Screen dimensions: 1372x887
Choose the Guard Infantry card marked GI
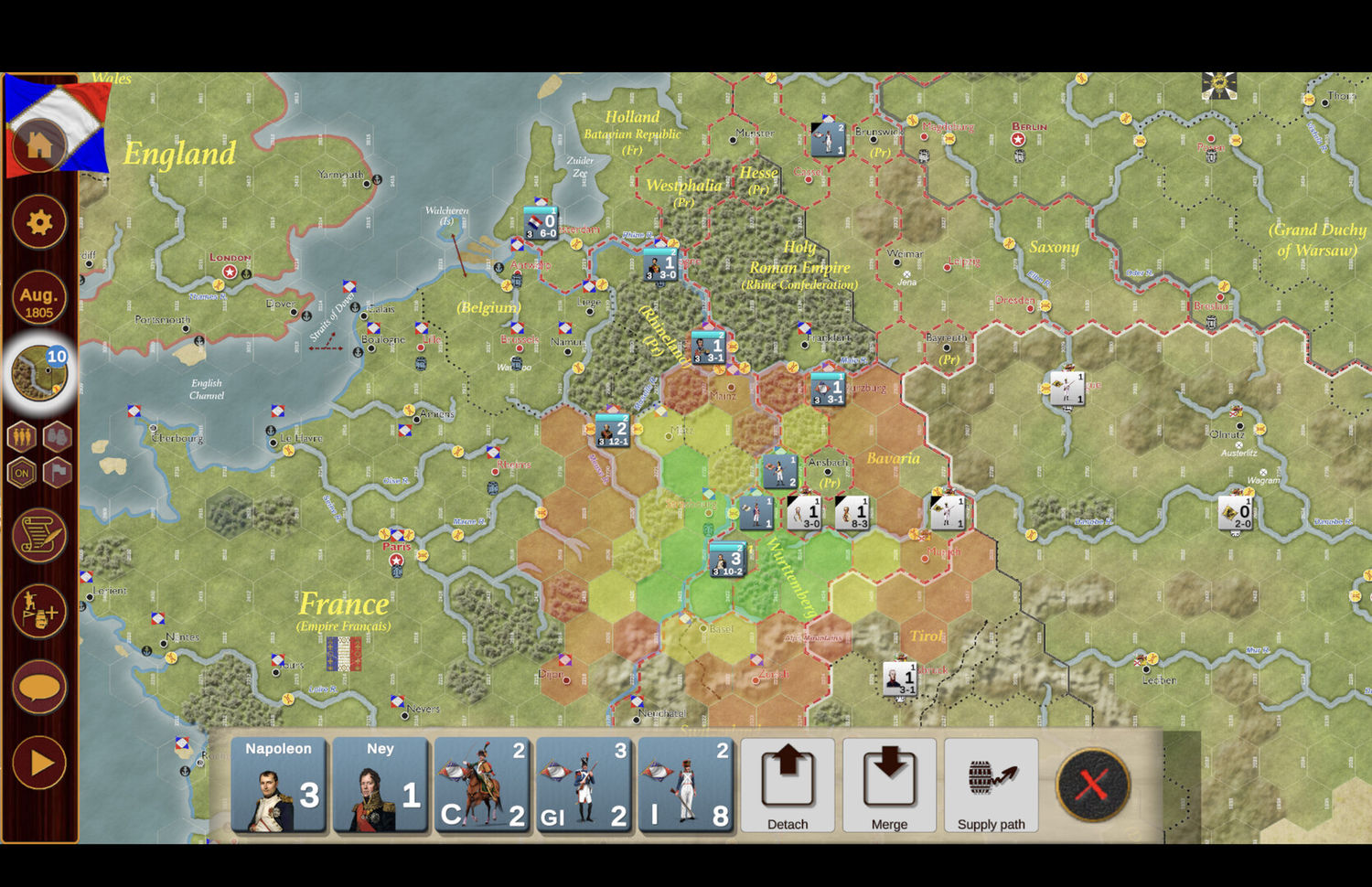[584, 785]
